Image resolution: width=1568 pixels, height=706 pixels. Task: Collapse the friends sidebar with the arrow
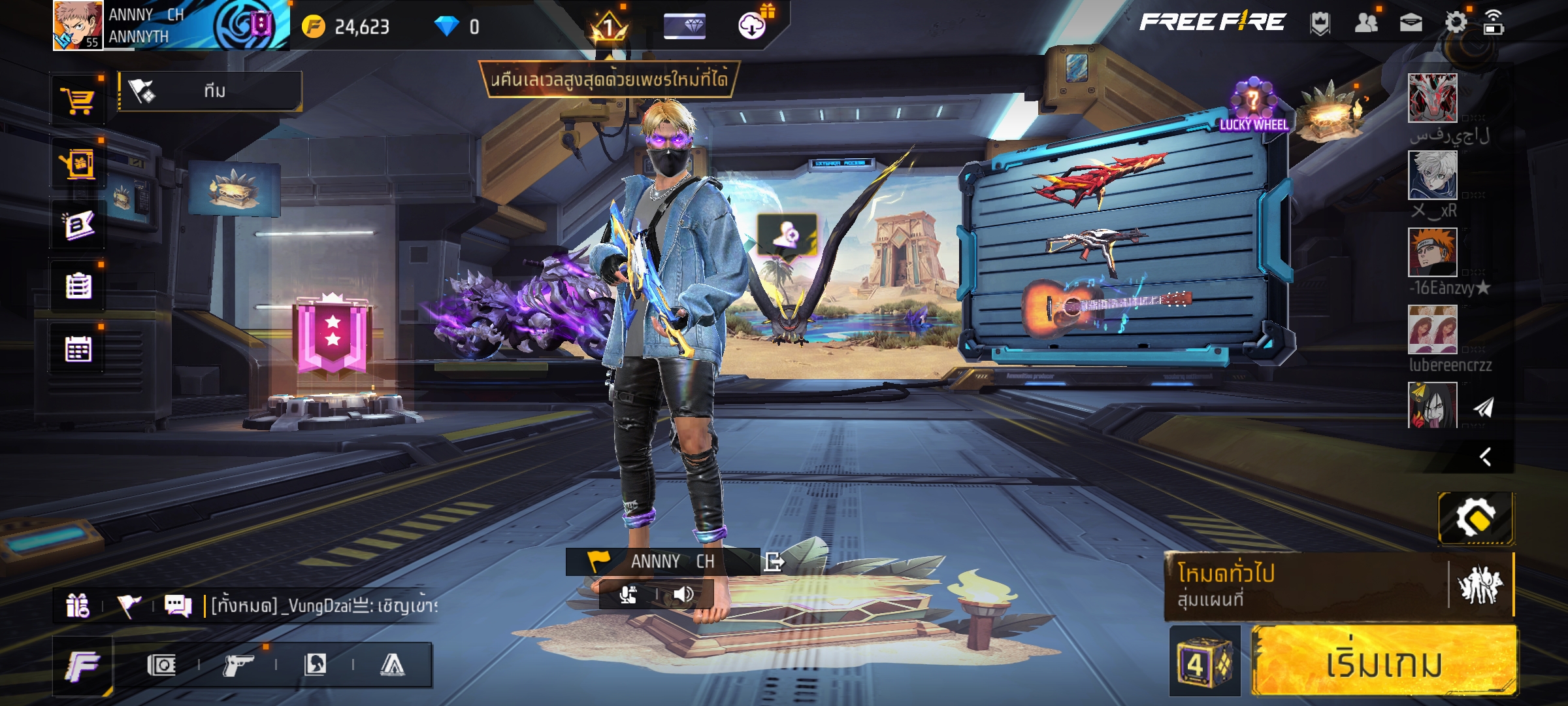[x=1485, y=456]
